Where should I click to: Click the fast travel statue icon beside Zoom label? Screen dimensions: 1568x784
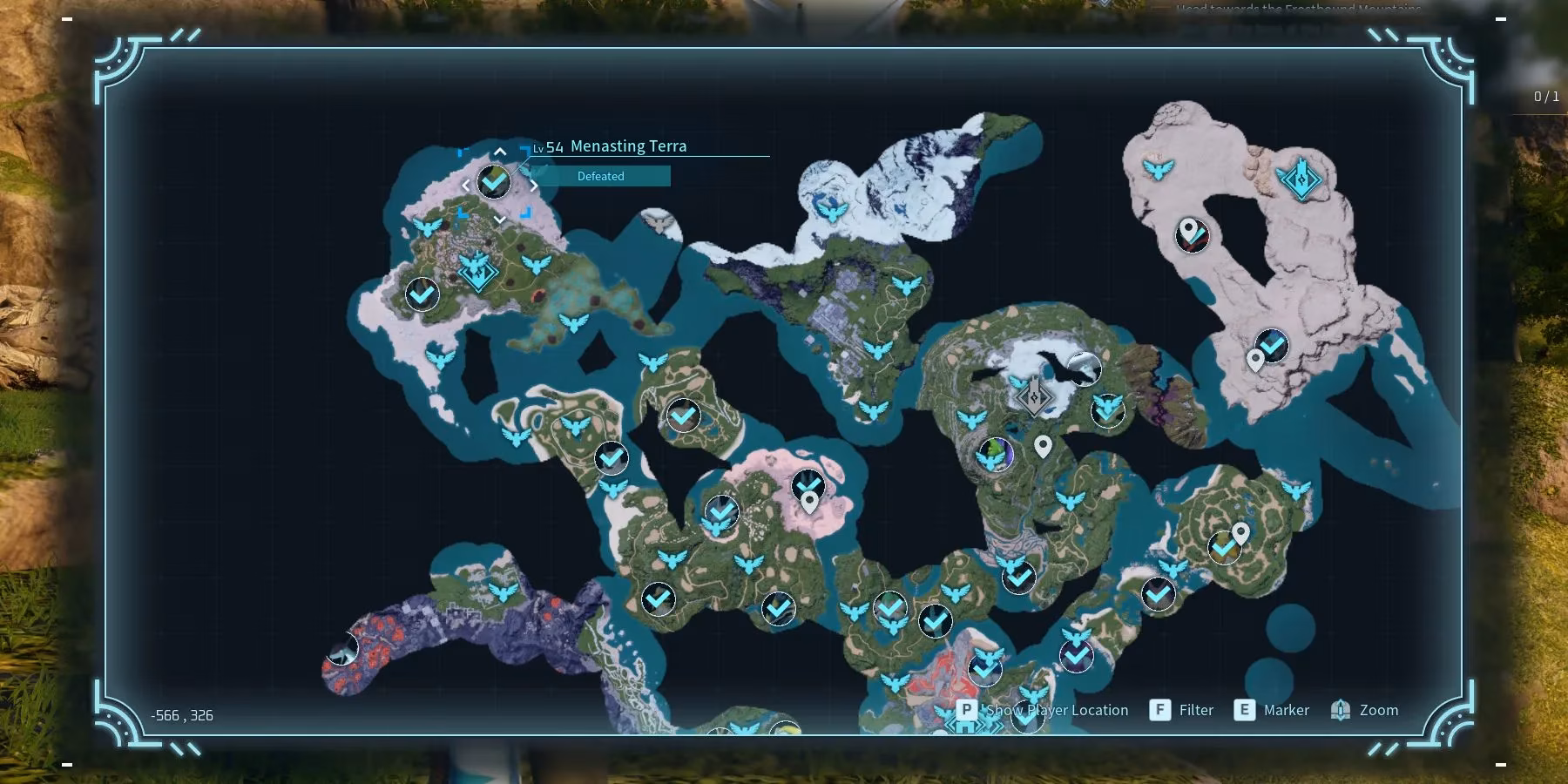pos(1339,709)
